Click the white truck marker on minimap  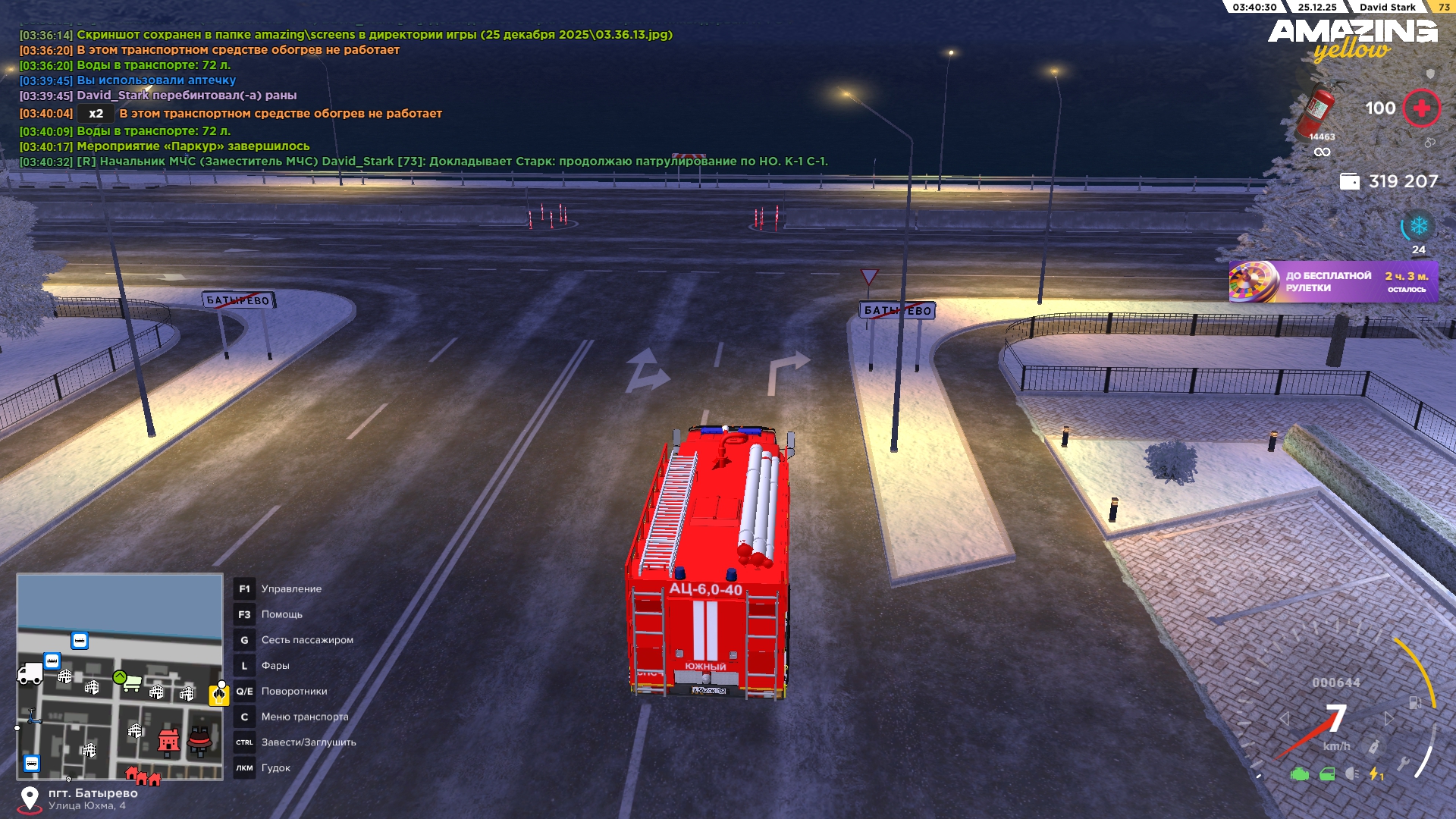(30, 673)
